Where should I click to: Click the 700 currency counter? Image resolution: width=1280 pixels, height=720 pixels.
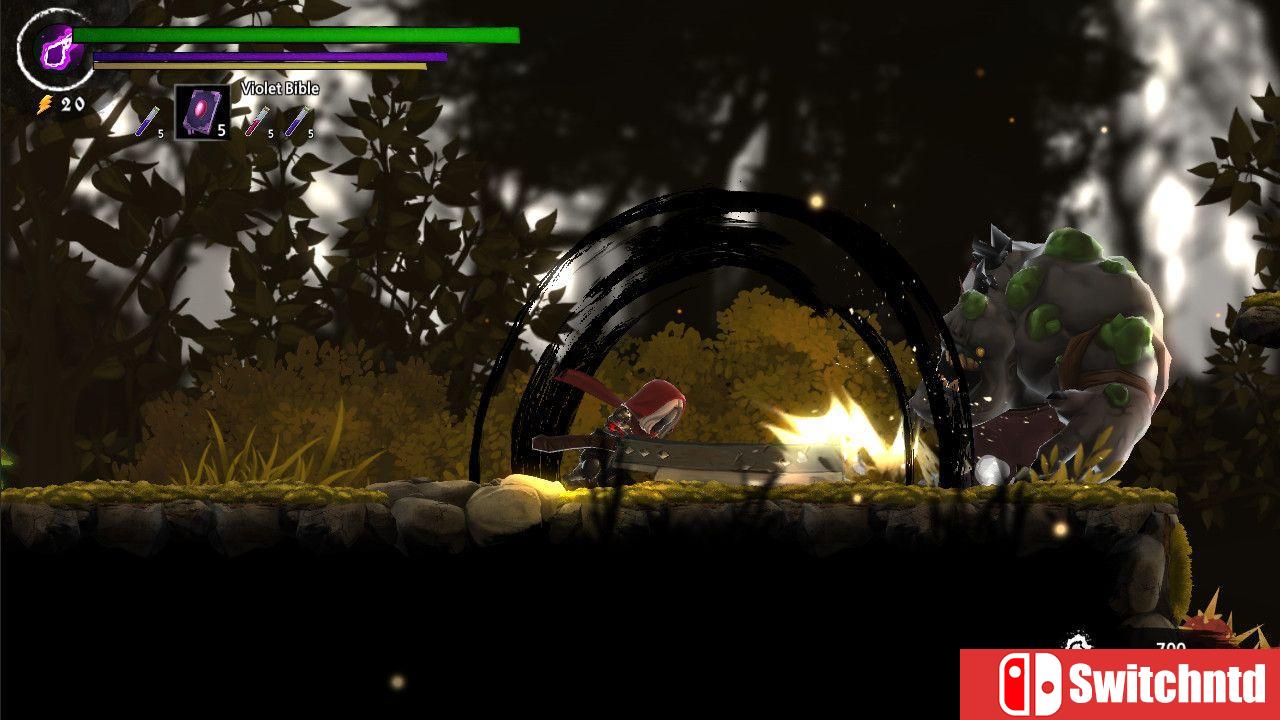pyautogui.click(x=1172, y=645)
